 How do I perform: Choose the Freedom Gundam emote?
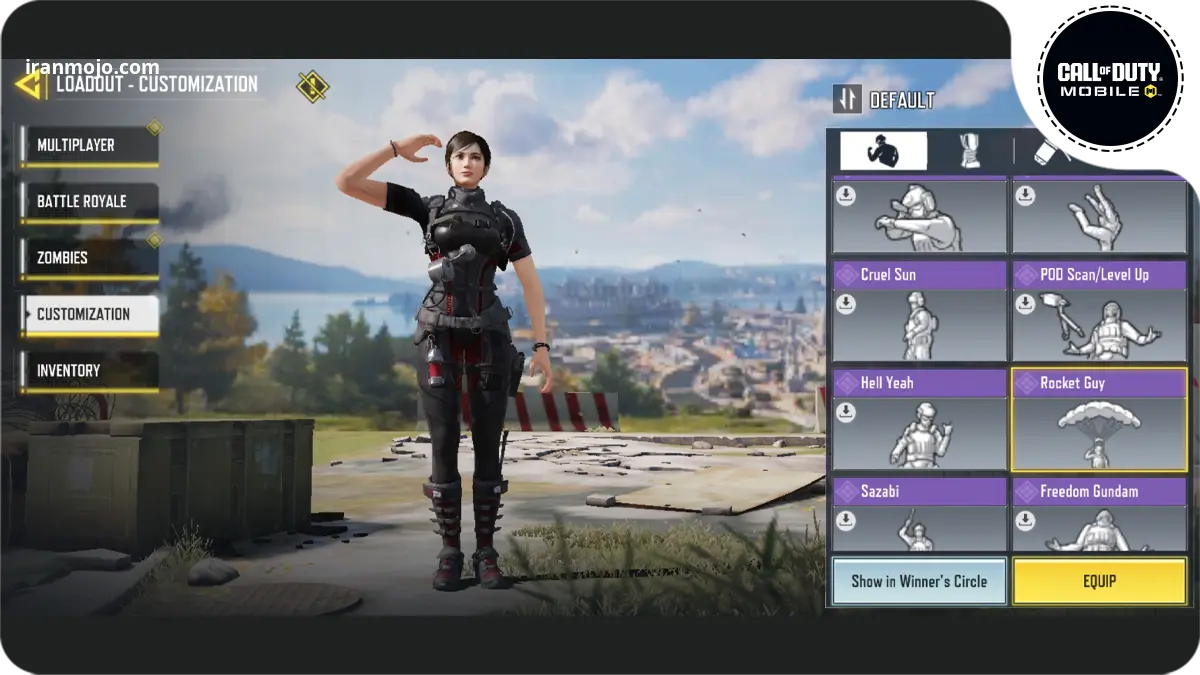(x=1099, y=514)
